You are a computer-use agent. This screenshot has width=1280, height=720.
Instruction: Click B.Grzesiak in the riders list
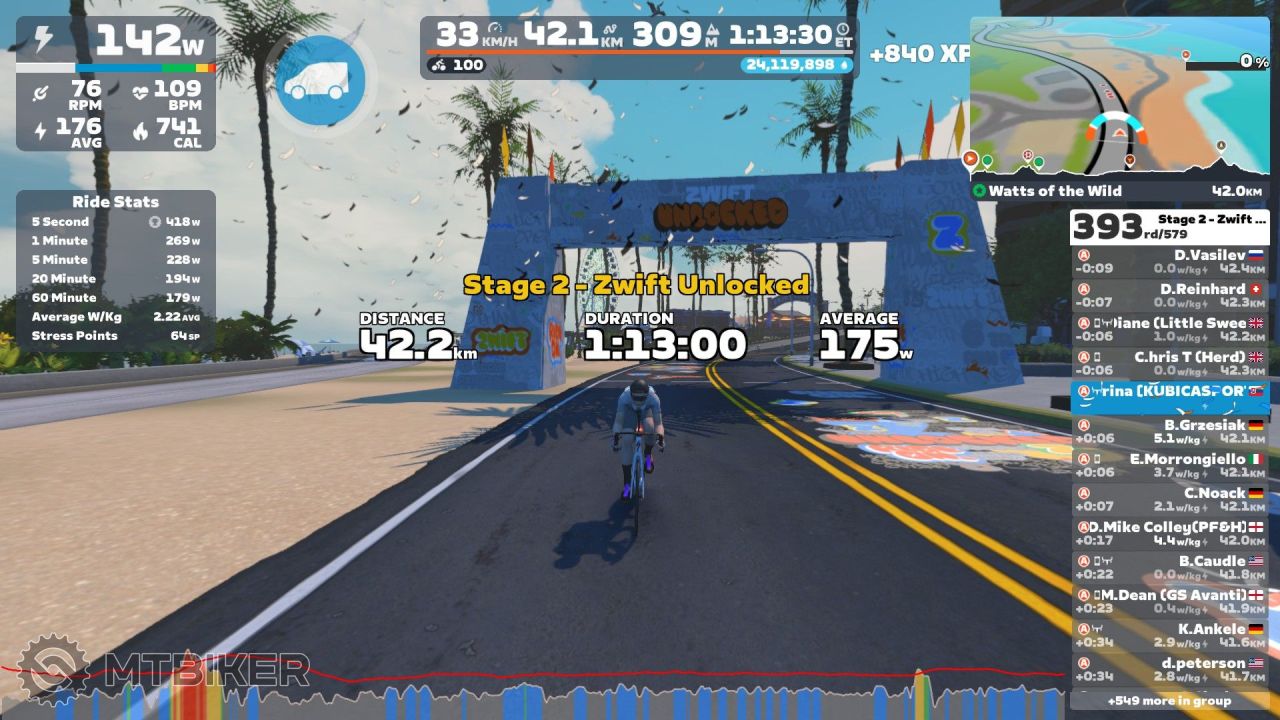[1169, 432]
